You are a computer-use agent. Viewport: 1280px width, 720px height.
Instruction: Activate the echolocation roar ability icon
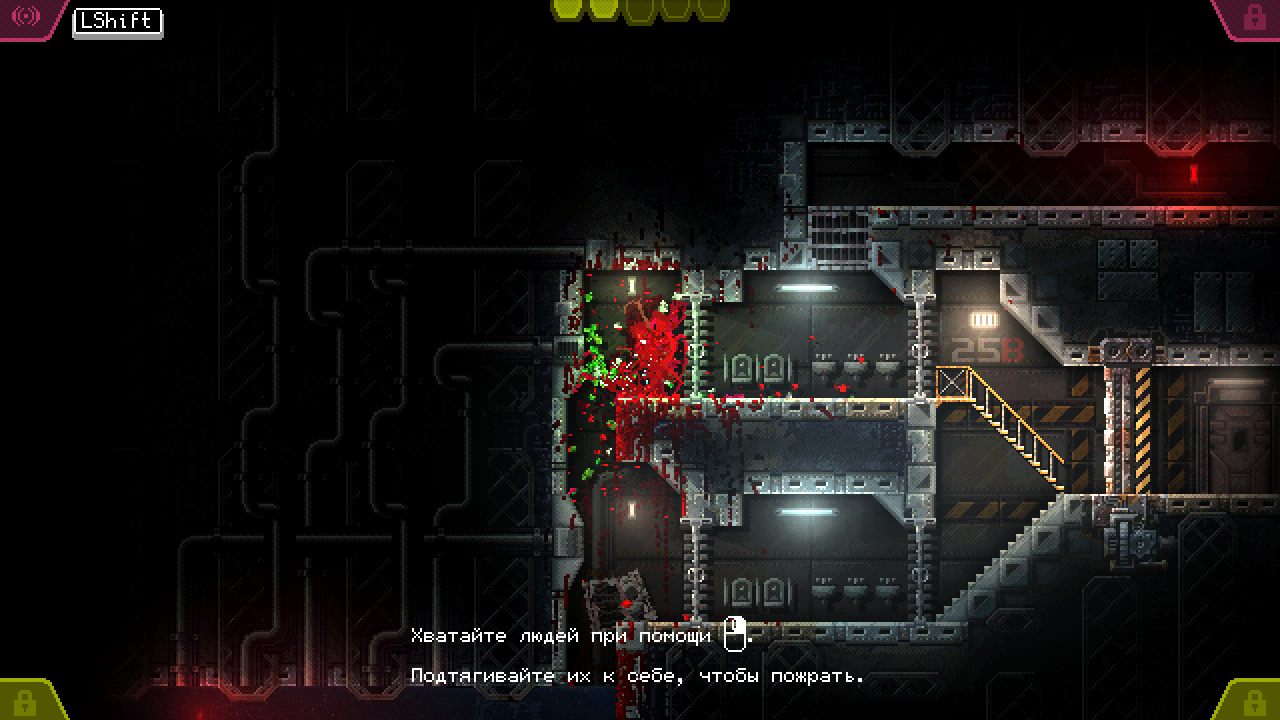coord(26,17)
